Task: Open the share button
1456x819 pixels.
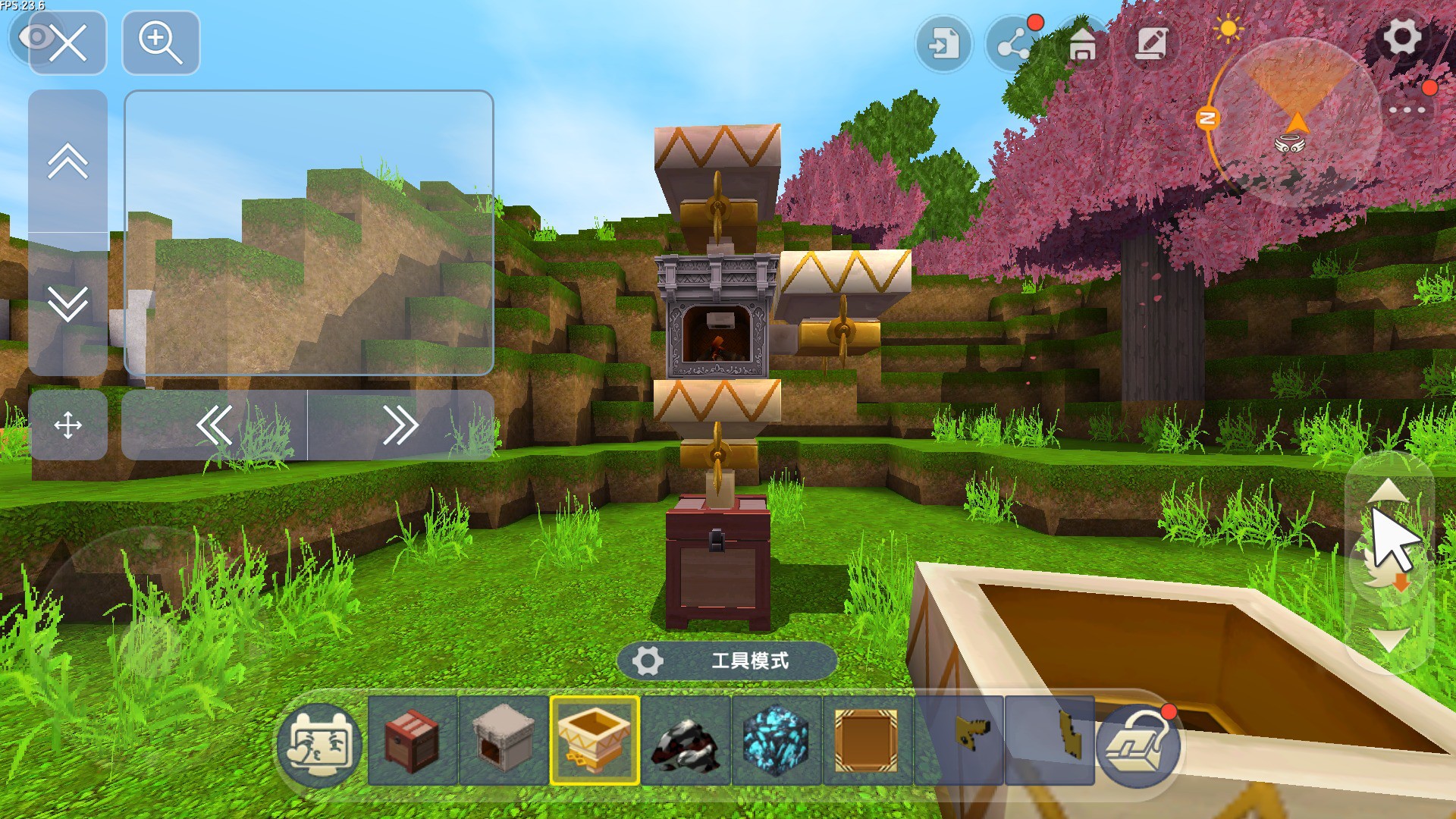Action: click(1014, 44)
